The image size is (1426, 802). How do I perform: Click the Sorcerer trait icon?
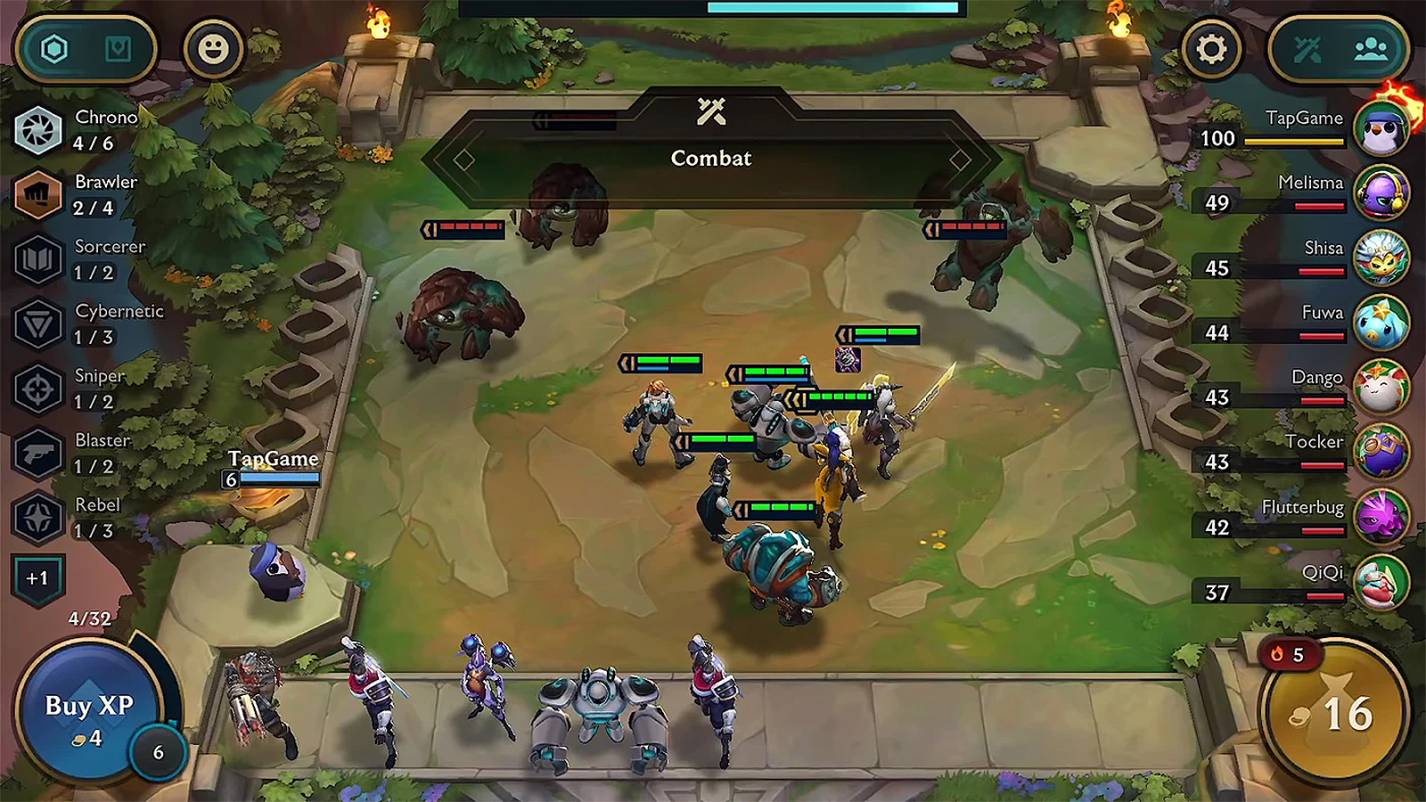[x=38, y=259]
